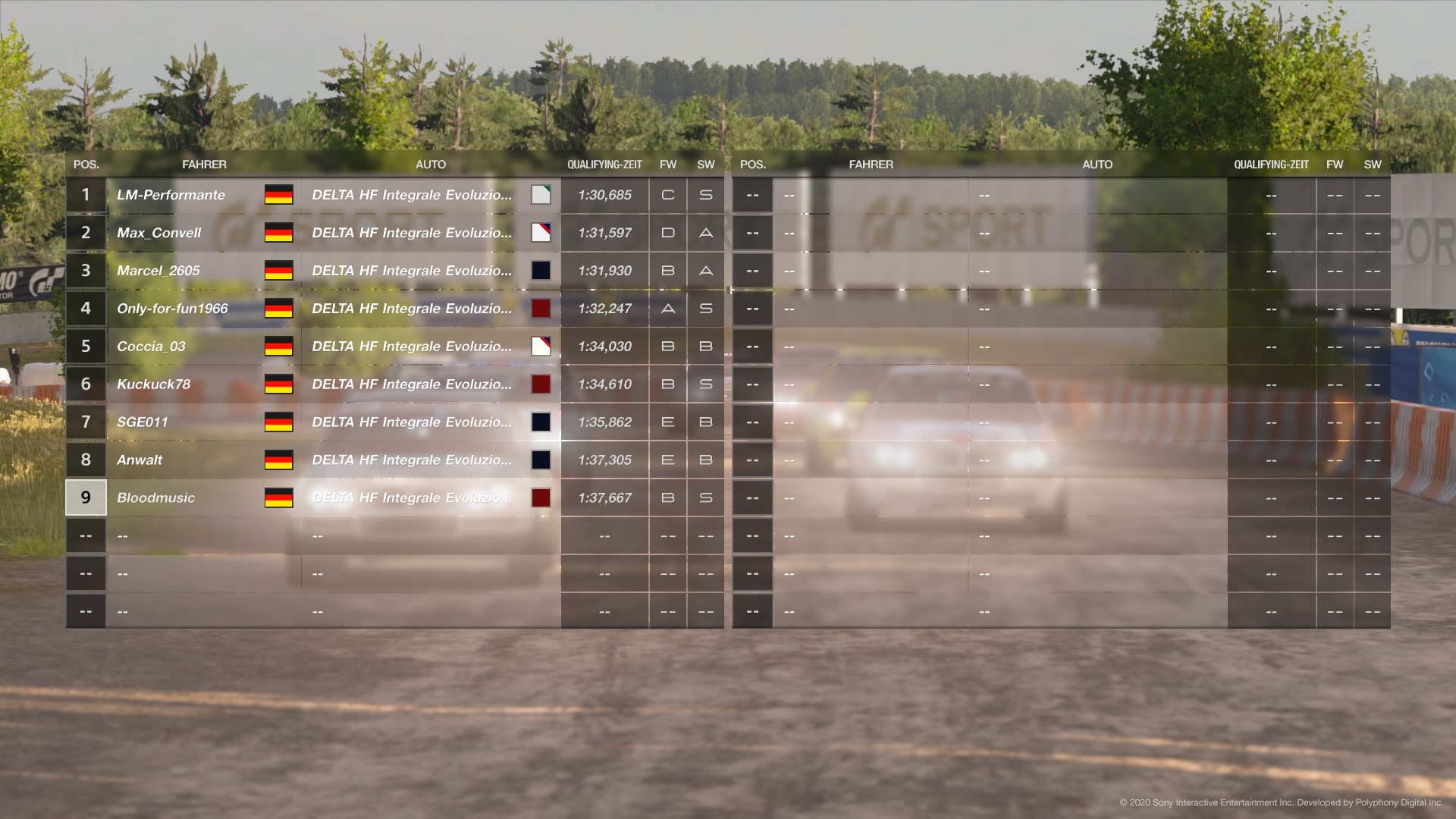Image resolution: width=1456 pixels, height=819 pixels.
Task: Toggle the SW rating cell for Max_Convell
Action: pos(705,233)
